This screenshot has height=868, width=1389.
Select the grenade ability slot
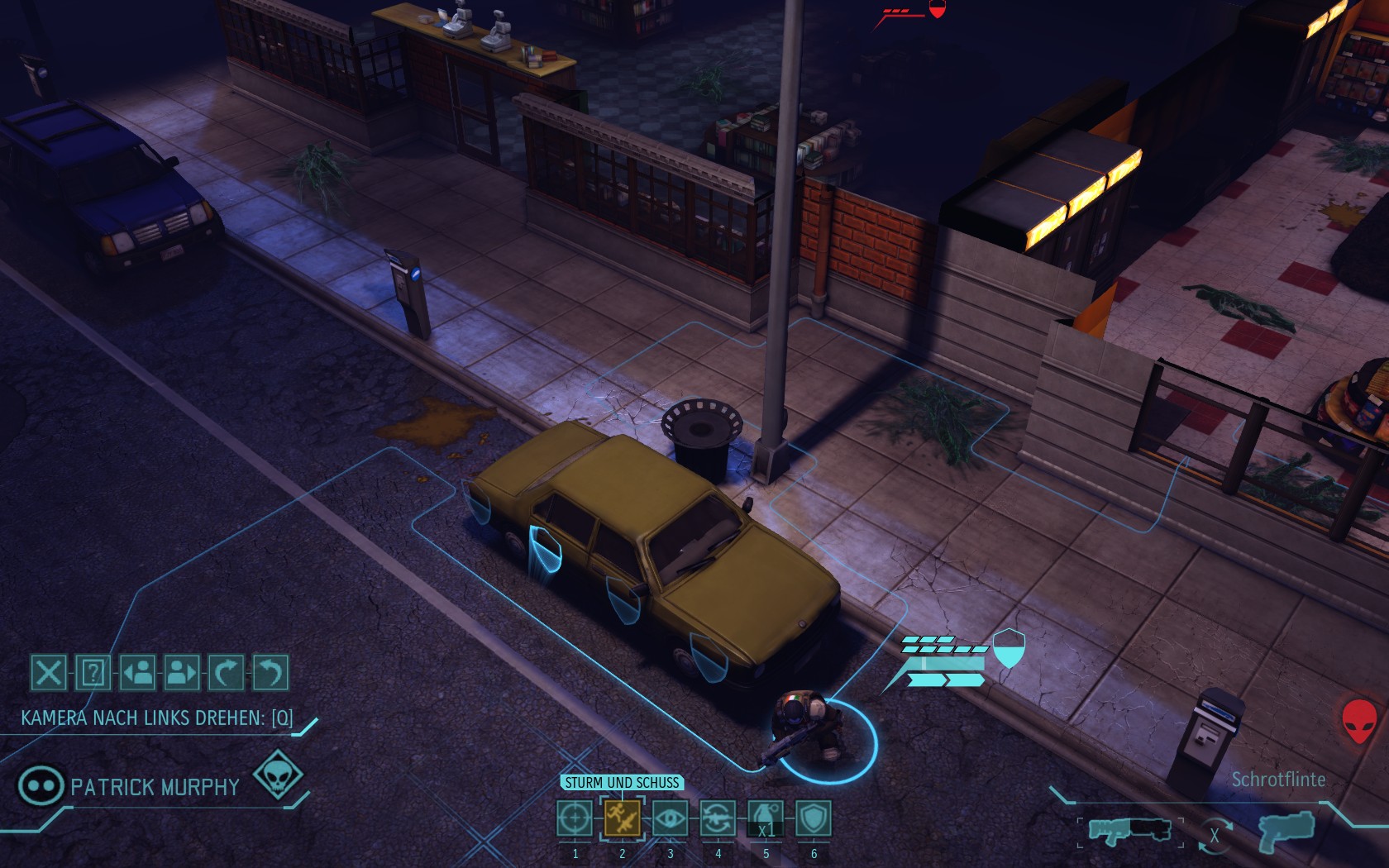pyautogui.click(x=766, y=819)
